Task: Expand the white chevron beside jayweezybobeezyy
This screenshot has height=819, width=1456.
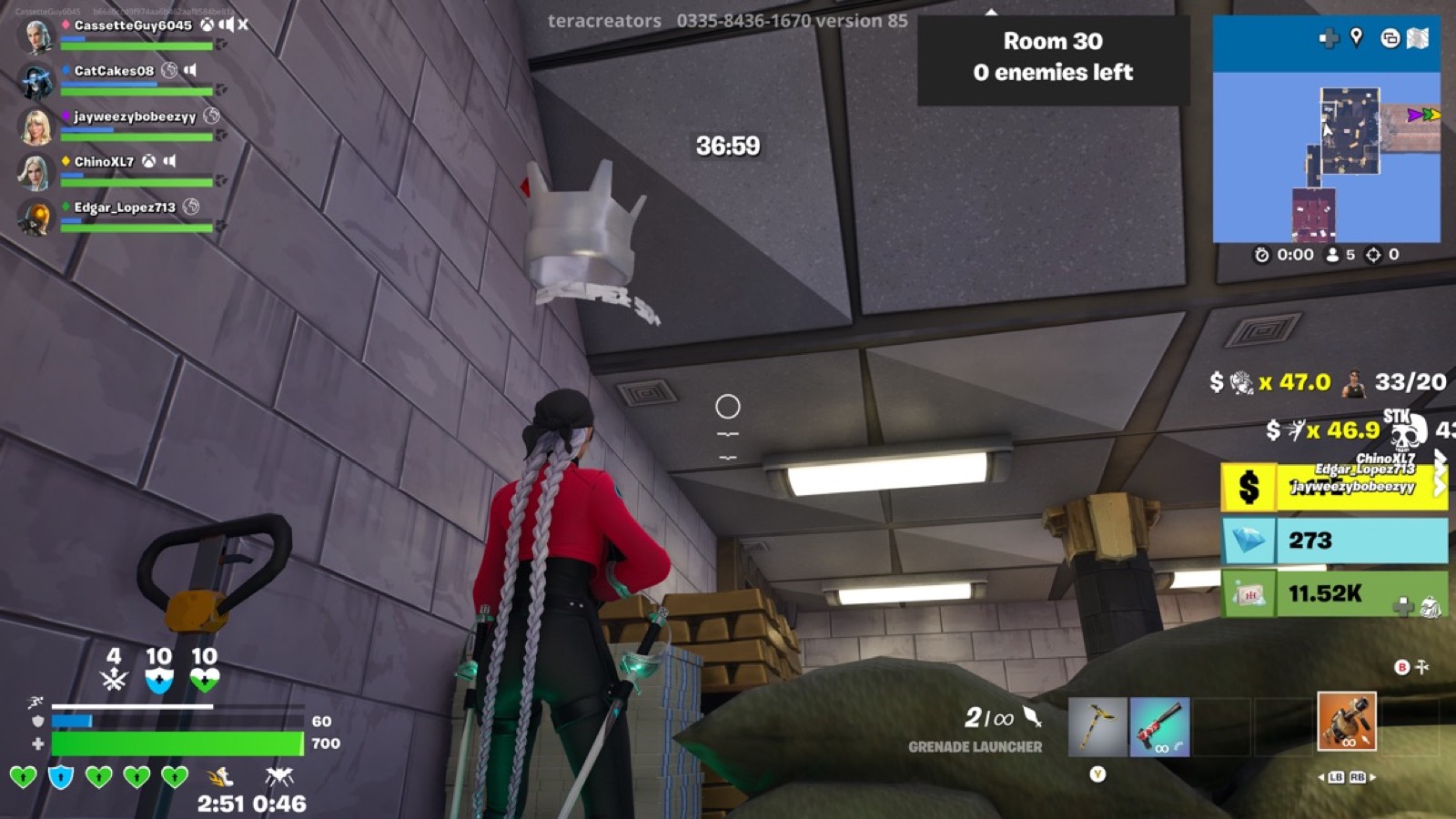Action: [1440, 488]
